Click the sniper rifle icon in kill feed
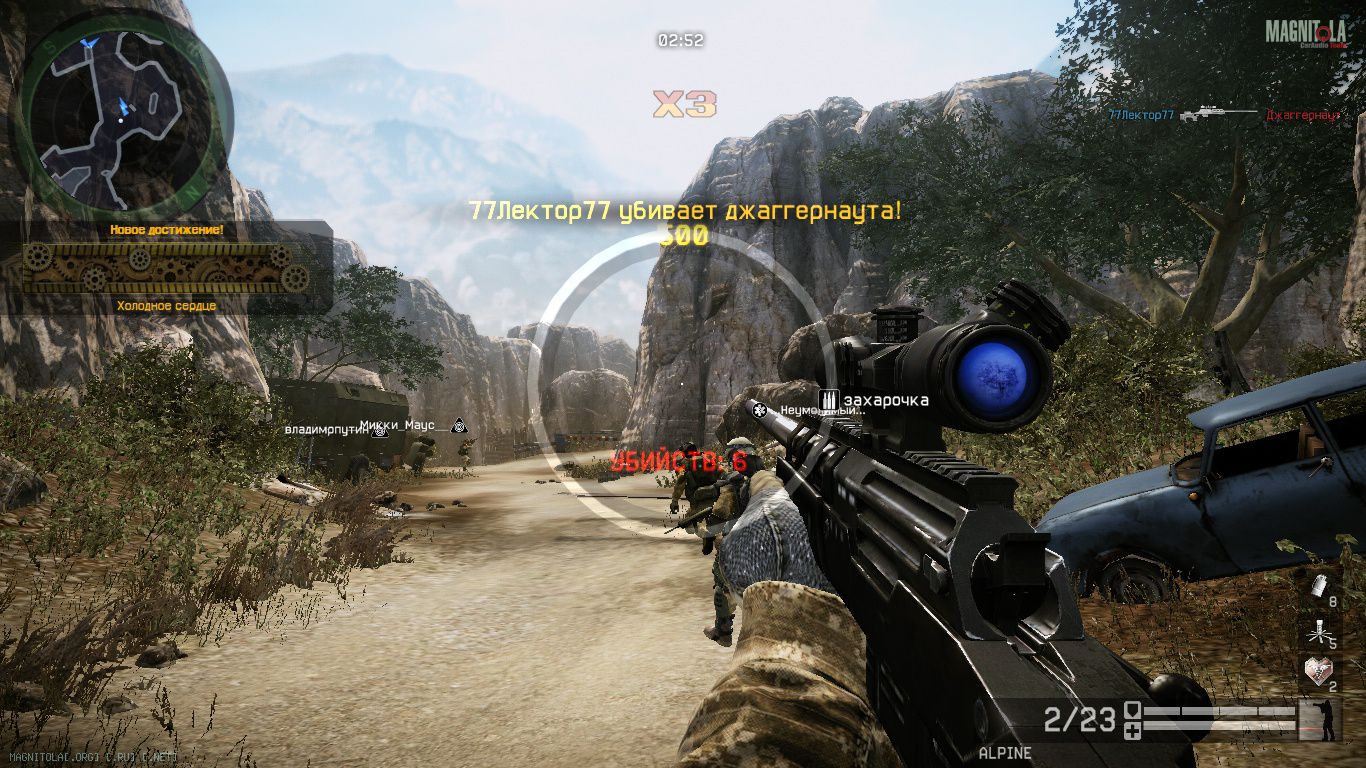The height and width of the screenshot is (768, 1366). point(1219,115)
